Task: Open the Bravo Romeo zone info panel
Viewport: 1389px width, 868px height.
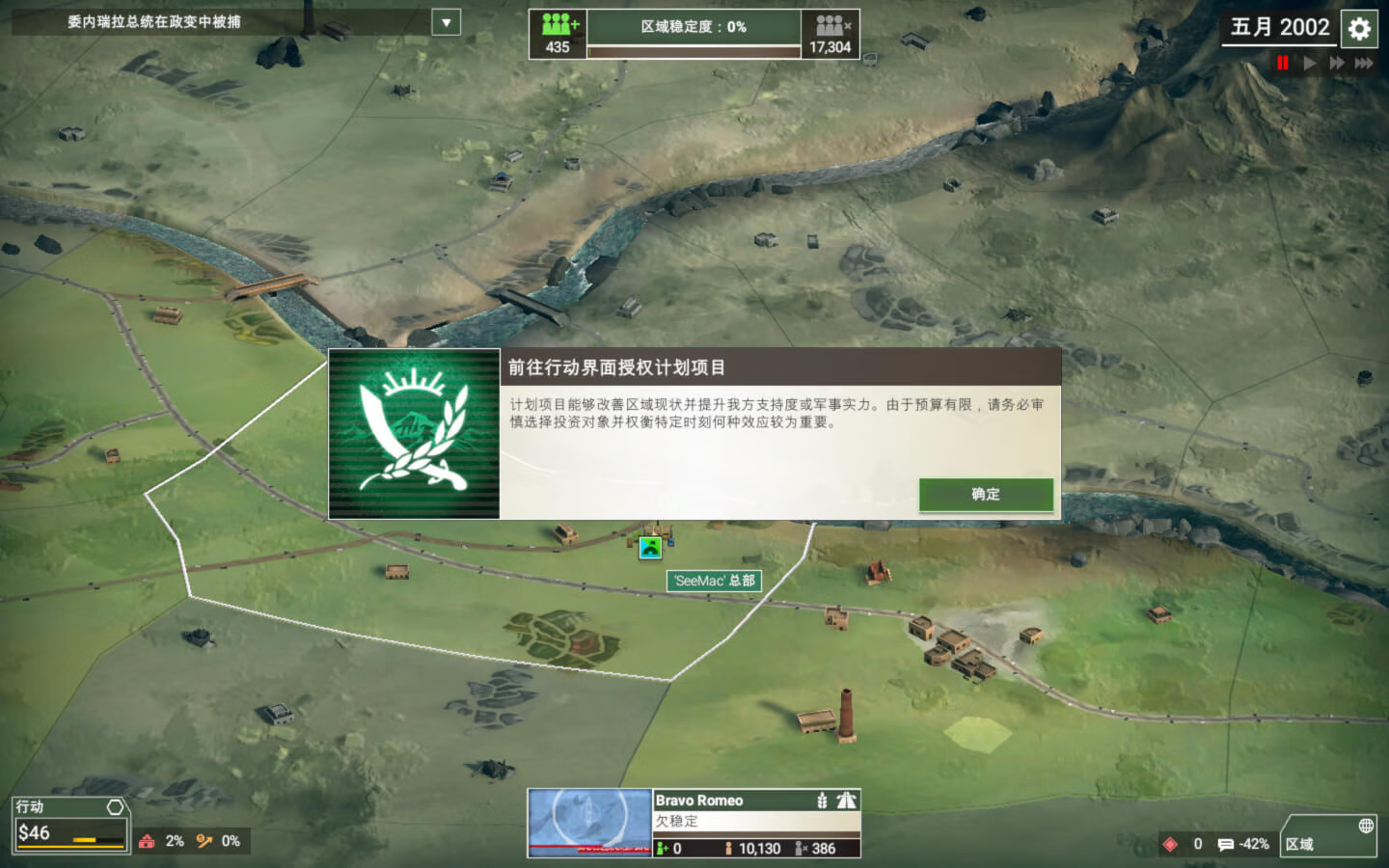Action: [756, 822]
